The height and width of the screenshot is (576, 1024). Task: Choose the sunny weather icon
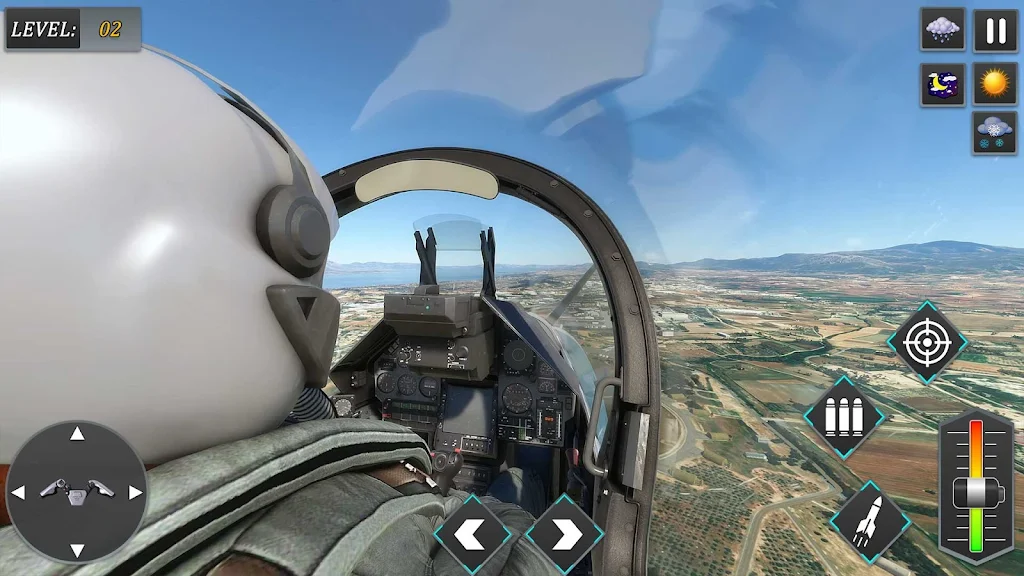995,85
